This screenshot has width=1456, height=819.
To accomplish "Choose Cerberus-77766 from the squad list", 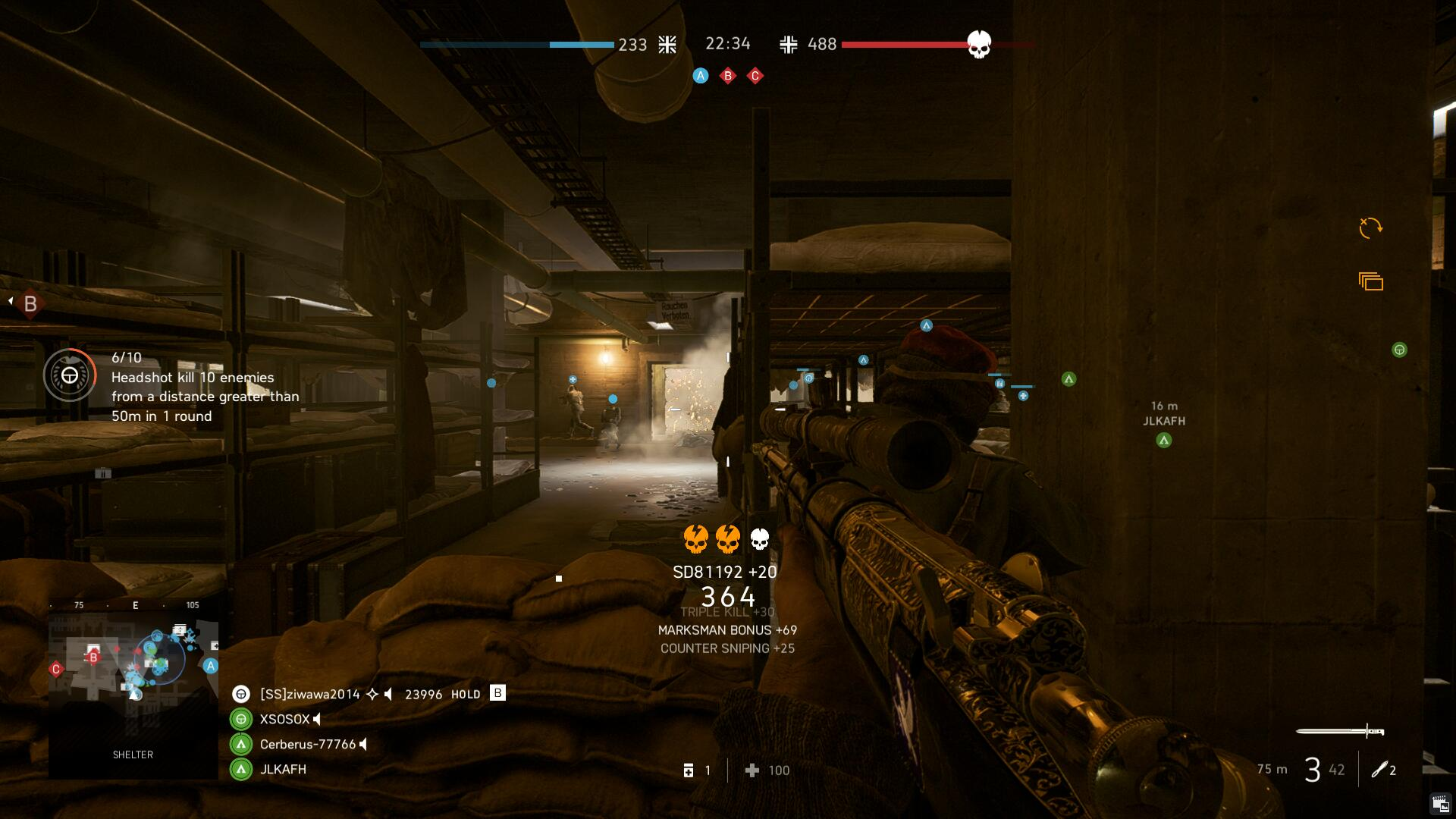I will pos(307,744).
